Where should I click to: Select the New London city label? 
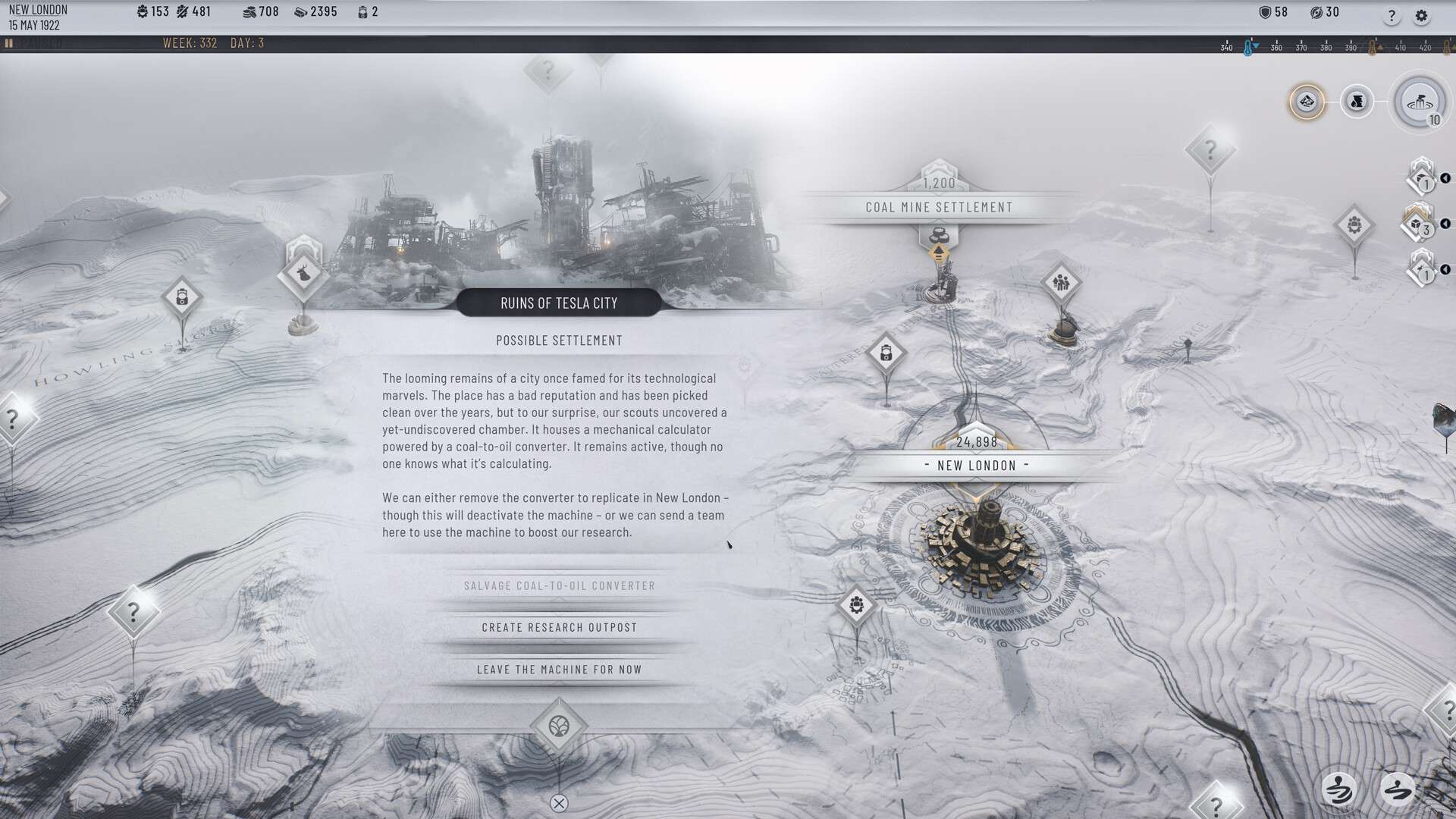tap(977, 466)
